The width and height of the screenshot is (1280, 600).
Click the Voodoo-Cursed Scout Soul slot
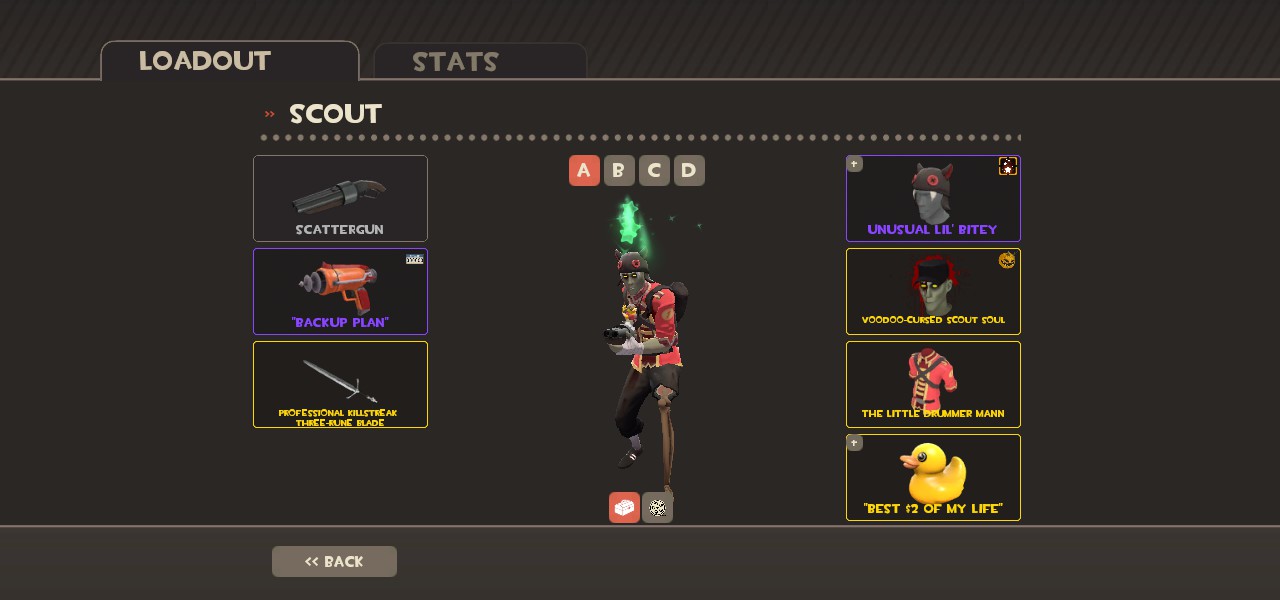point(933,291)
